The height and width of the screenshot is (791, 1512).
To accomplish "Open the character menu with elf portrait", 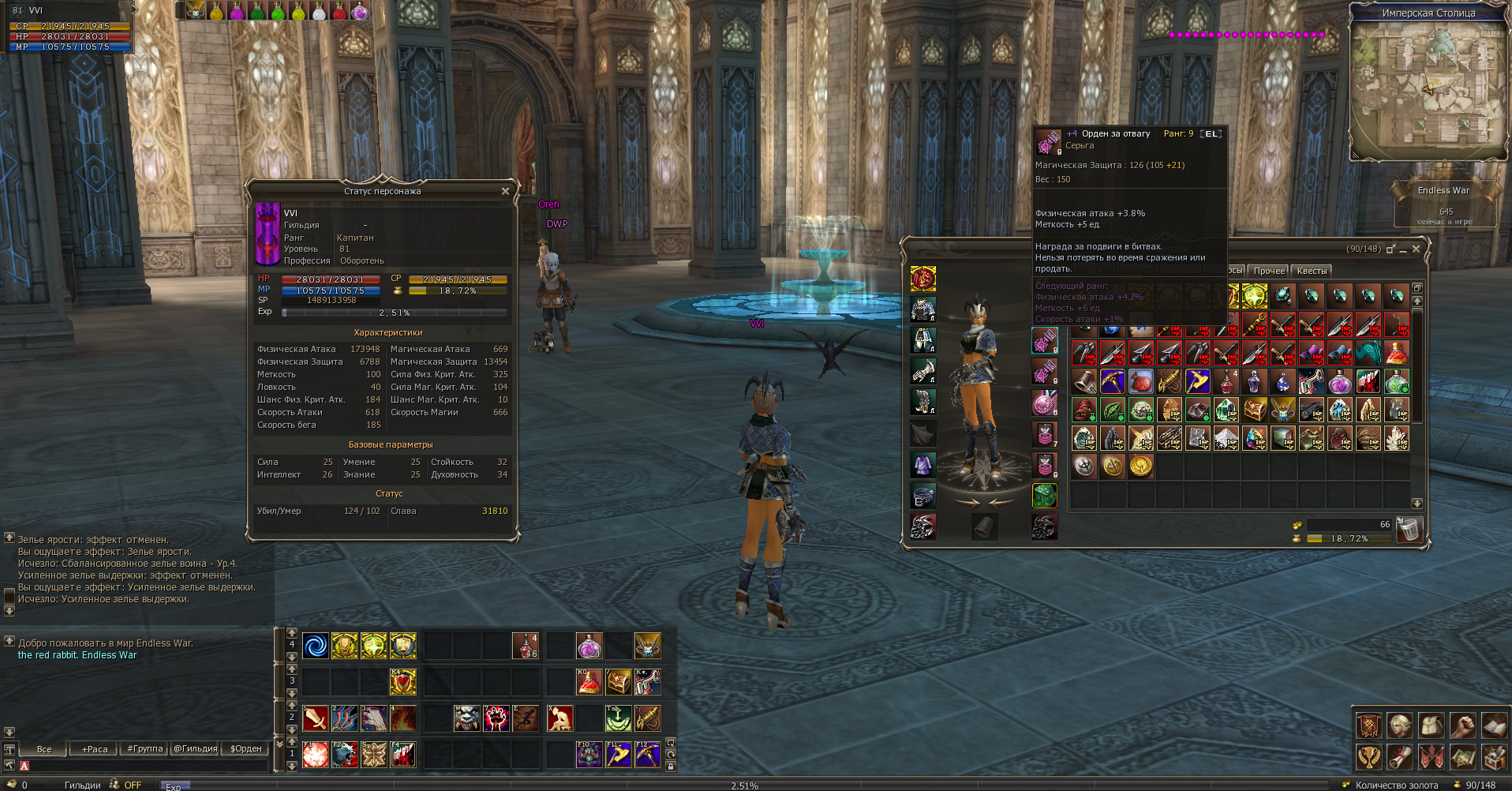I will coord(1400,725).
